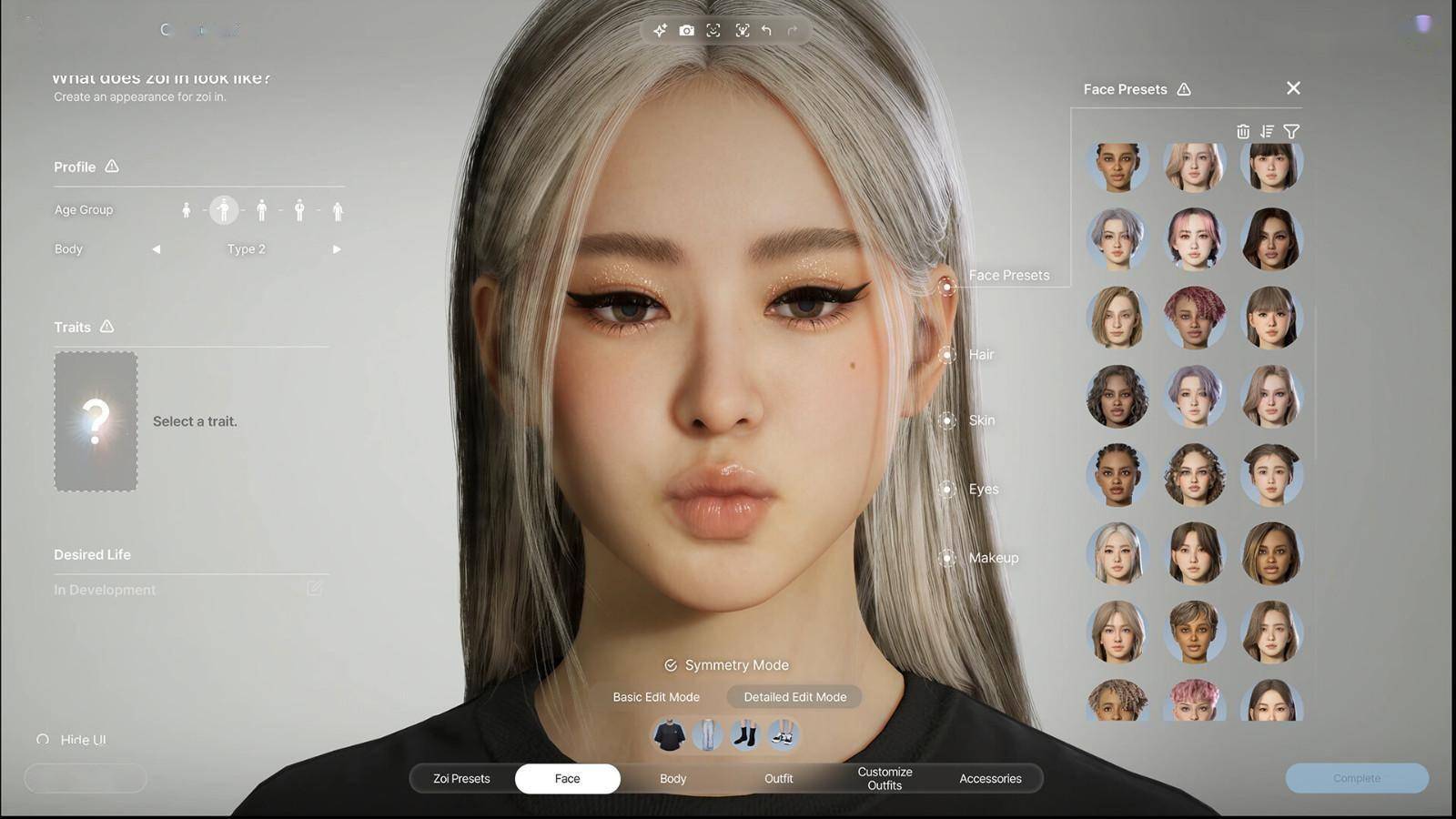The width and height of the screenshot is (1456, 819).
Task: Take a photo with the camera icon
Action: [687, 31]
